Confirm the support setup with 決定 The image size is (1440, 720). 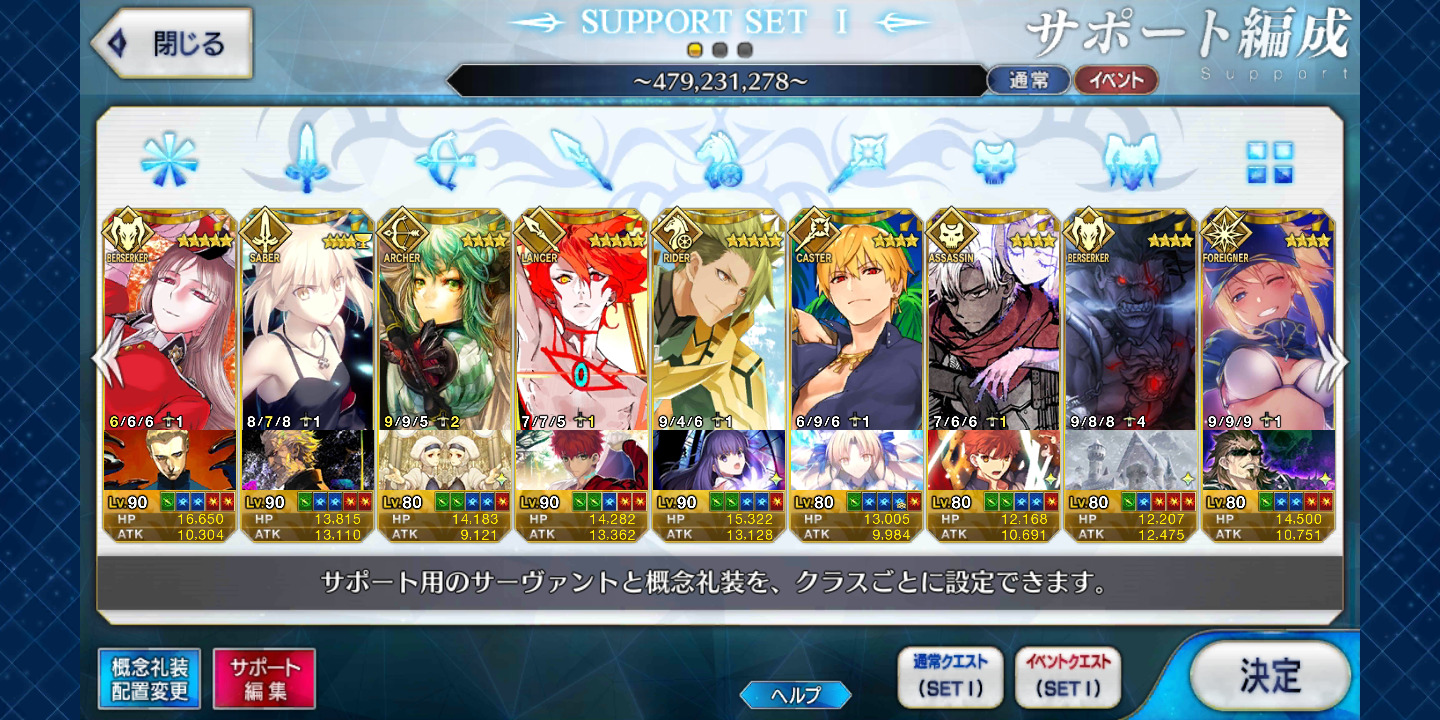coord(1270,675)
